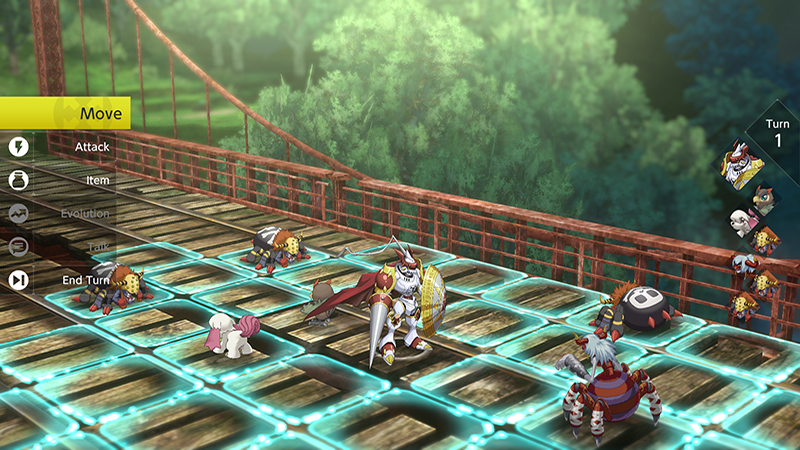Click the lightning bolt Attack icon
800x450 pixels.
coord(18,147)
